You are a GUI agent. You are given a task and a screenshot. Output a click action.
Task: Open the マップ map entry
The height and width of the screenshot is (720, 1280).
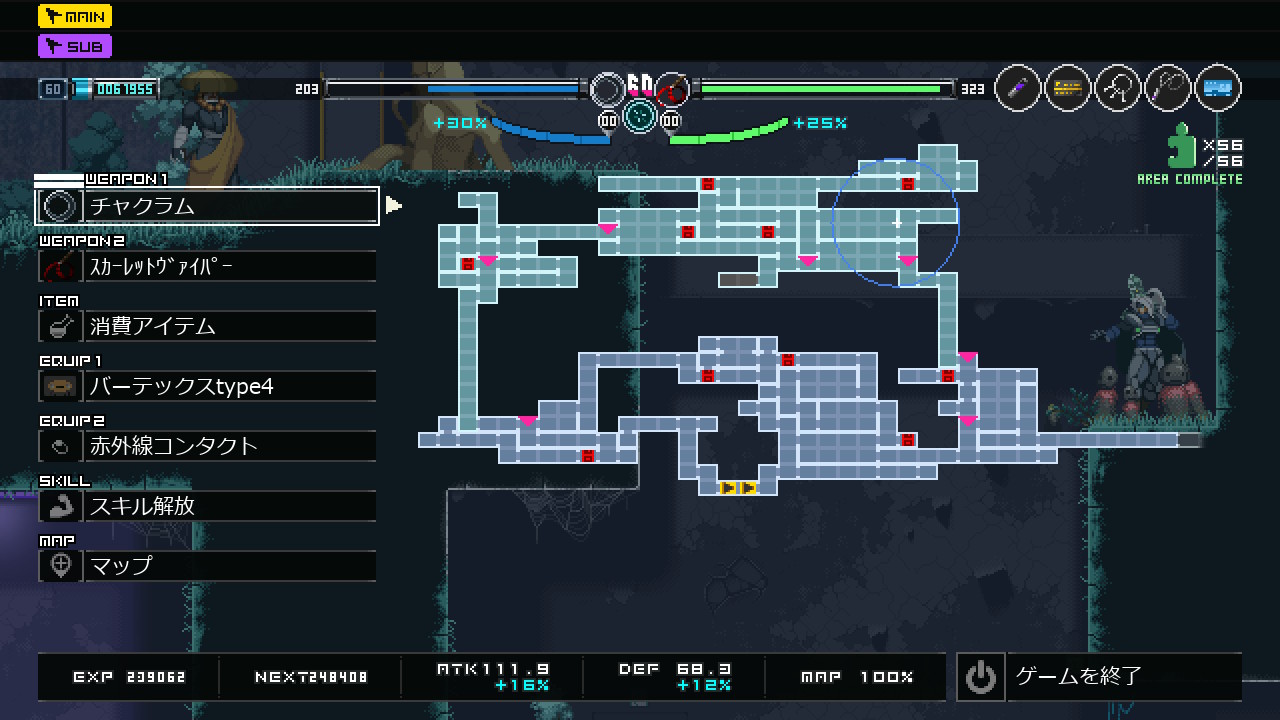(207, 566)
